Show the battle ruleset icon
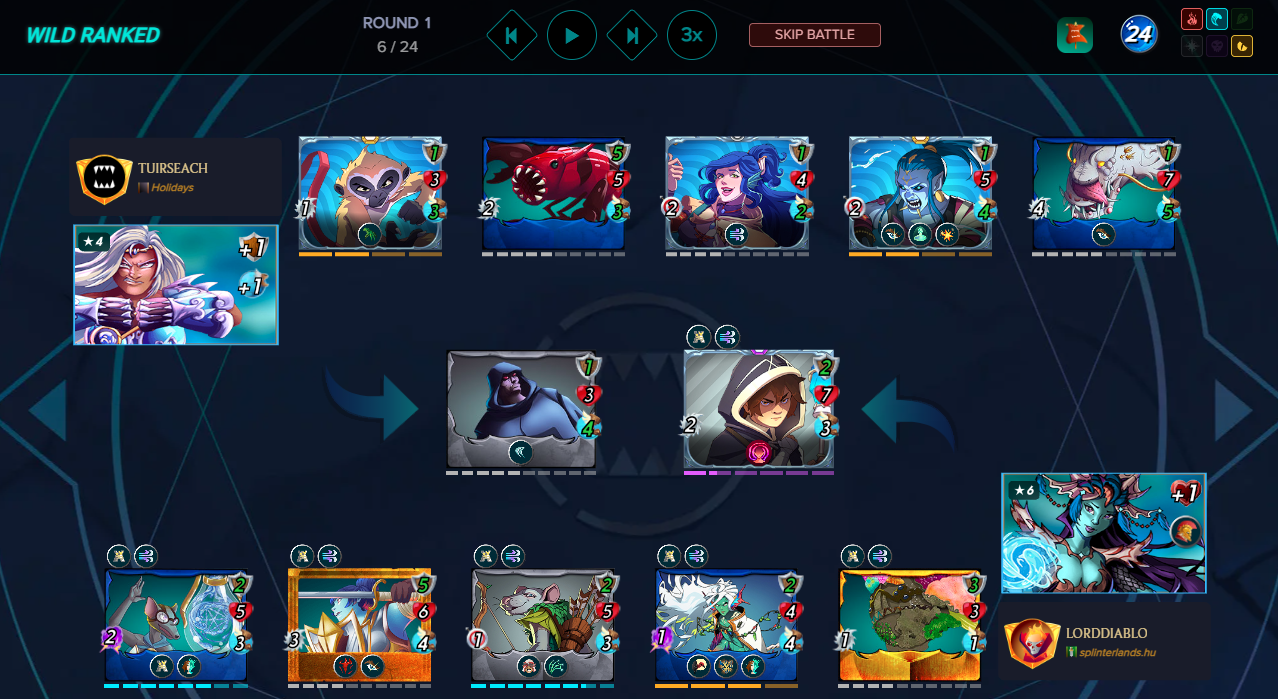1278x699 pixels. pyautogui.click(x=1074, y=36)
